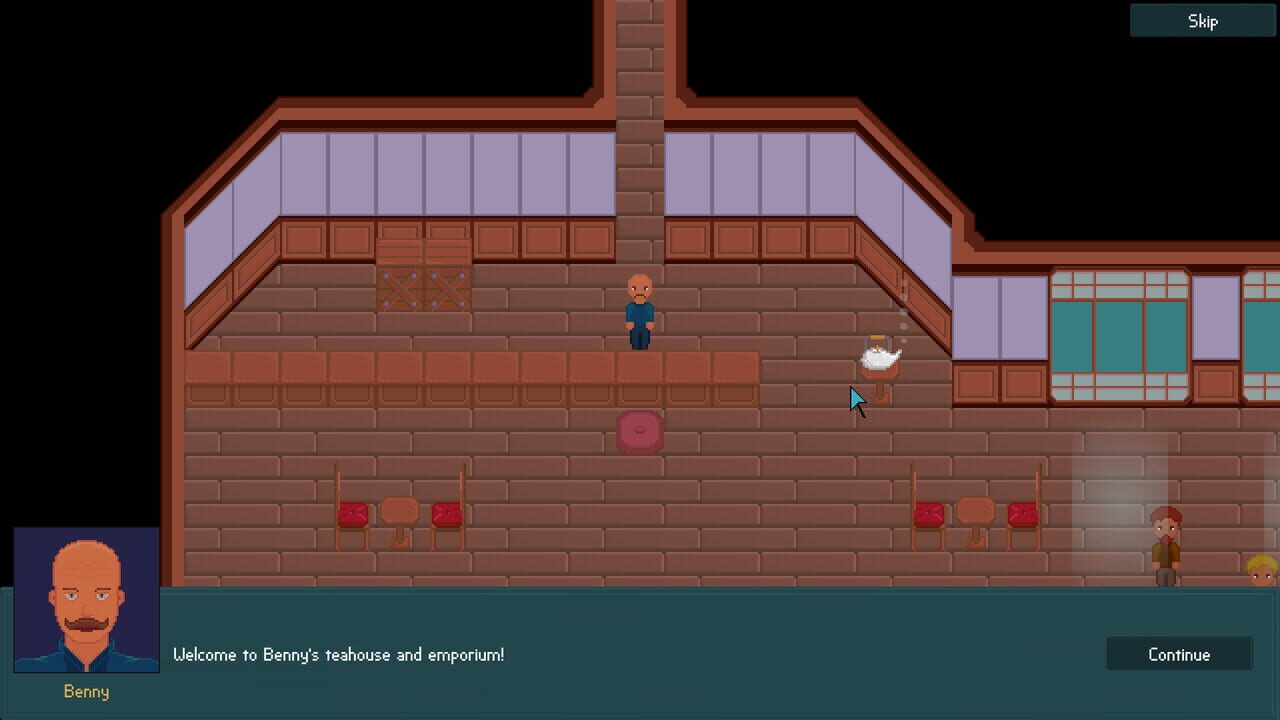
Task: Click the red cushion in front of the counter
Action: coord(640,432)
